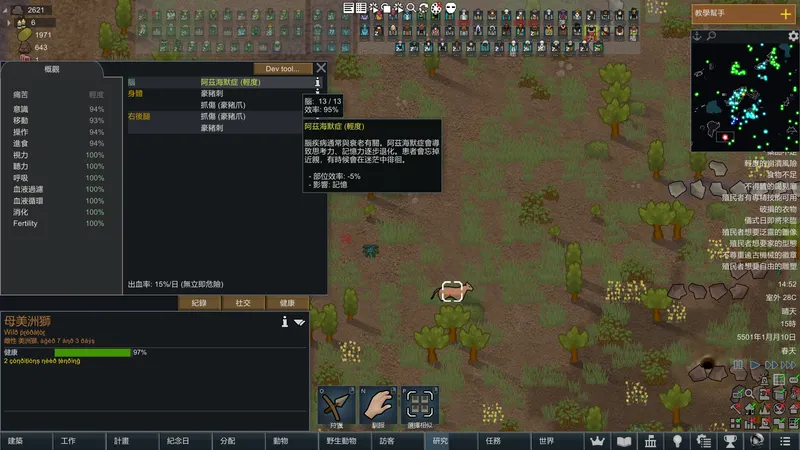The height and width of the screenshot is (450, 800).
Task: Show the cougar's info card
Action: pos(285,322)
